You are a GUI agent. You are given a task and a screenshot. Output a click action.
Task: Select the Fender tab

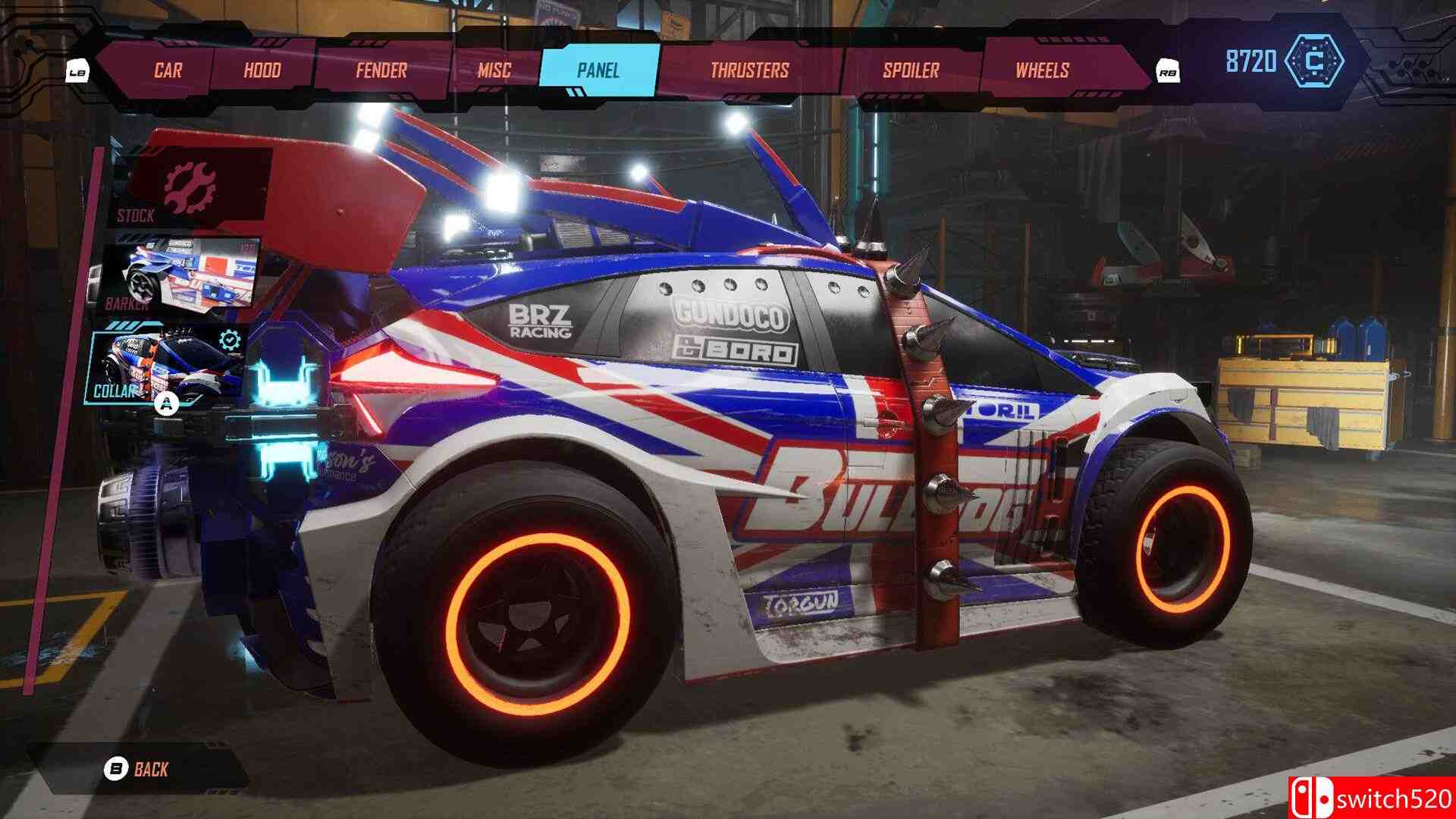(381, 71)
